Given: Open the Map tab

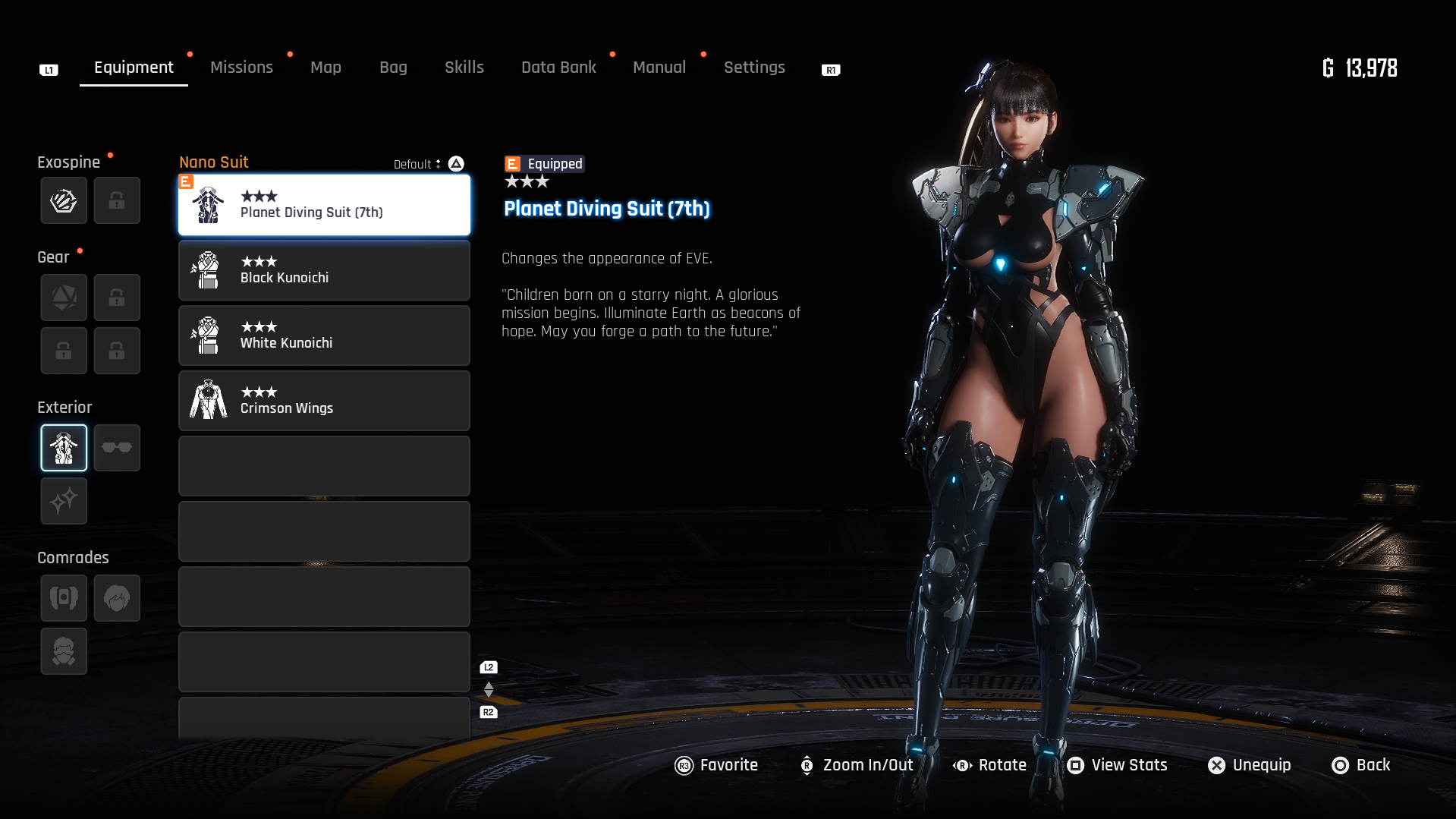Looking at the screenshot, I should [325, 68].
